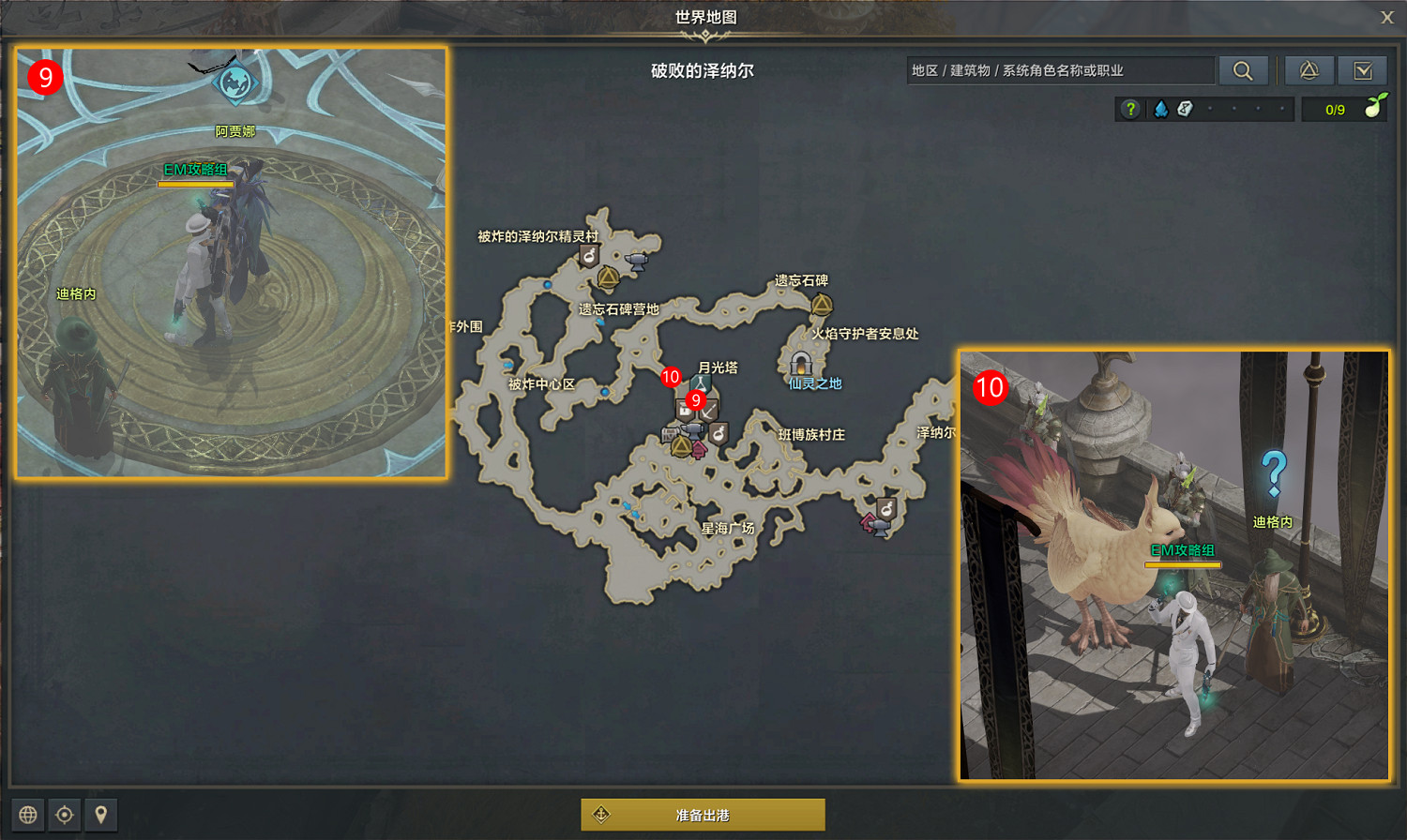1407x840 pixels.
Task: Toggle the question mark help filter
Action: coord(1130,109)
